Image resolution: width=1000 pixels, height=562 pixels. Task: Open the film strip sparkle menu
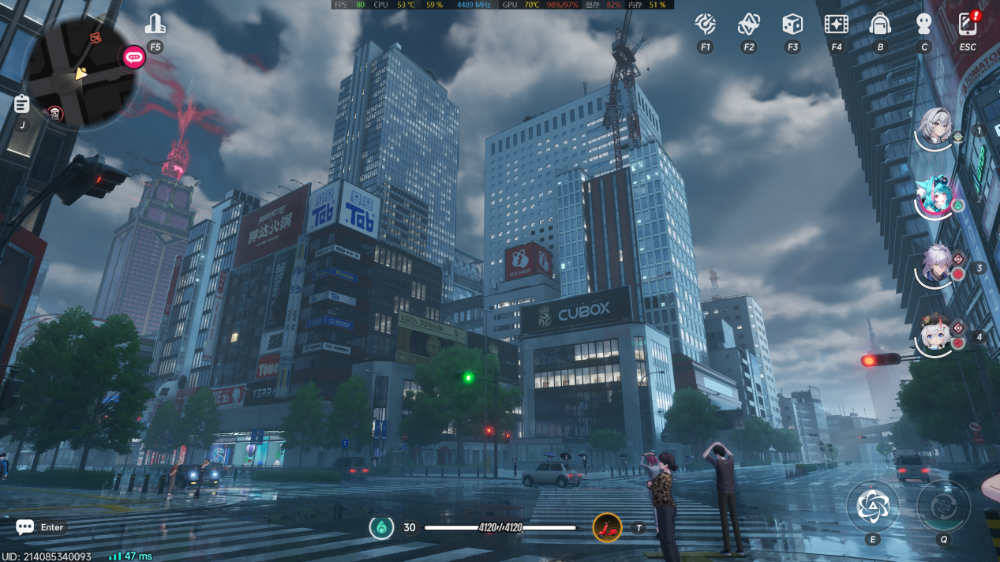point(836,24)
